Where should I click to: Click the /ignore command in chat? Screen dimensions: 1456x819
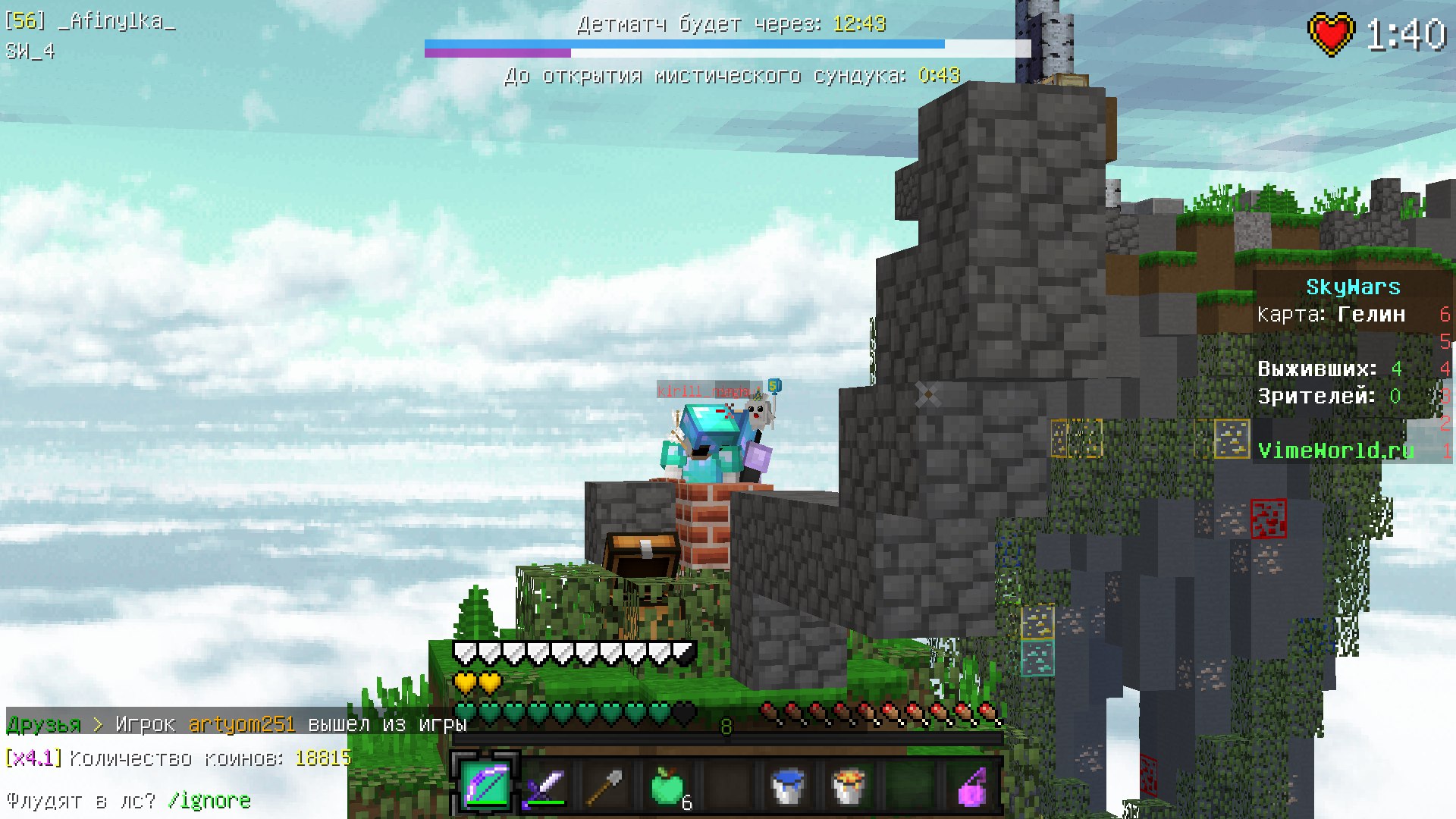[x=209, y=801]
